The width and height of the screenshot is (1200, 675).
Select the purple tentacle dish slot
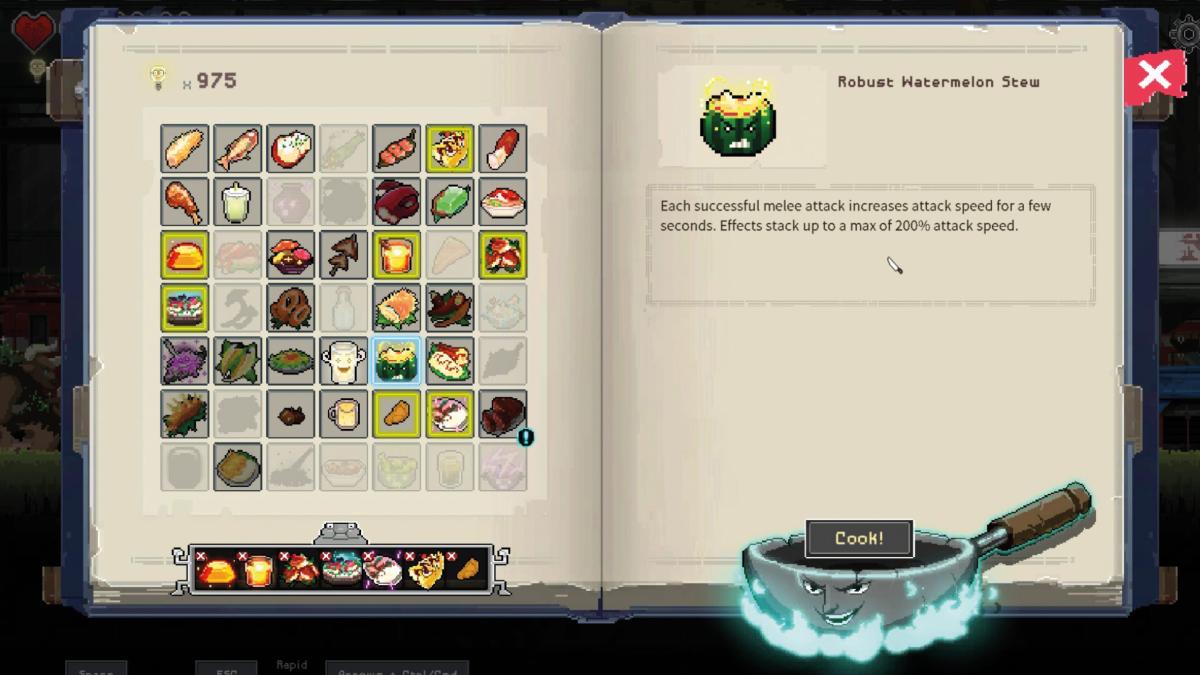185,361
